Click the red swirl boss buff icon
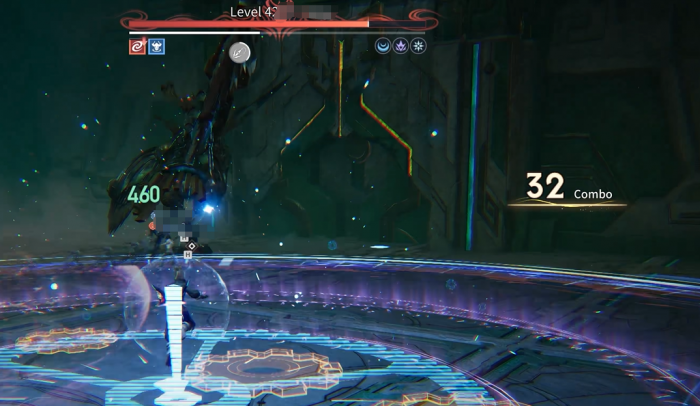 coord(137,46)
